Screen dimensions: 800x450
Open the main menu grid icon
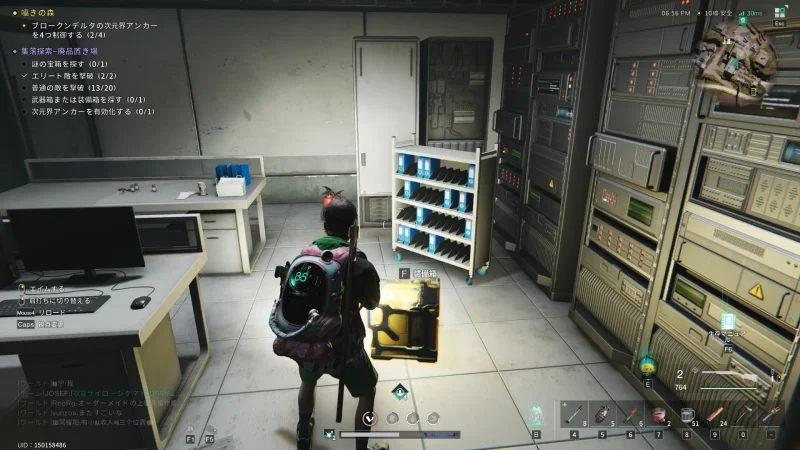778,12
